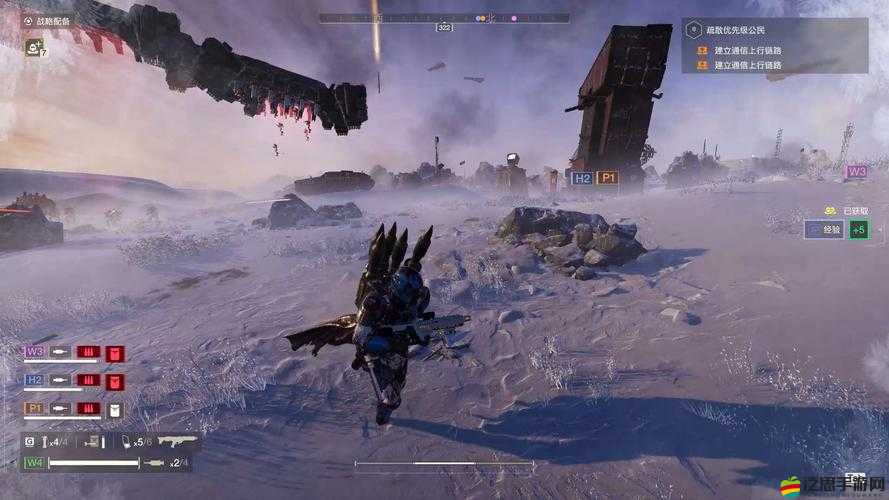Click W3's red backpack icon
The image size is (889, 500).
(116, 353)
